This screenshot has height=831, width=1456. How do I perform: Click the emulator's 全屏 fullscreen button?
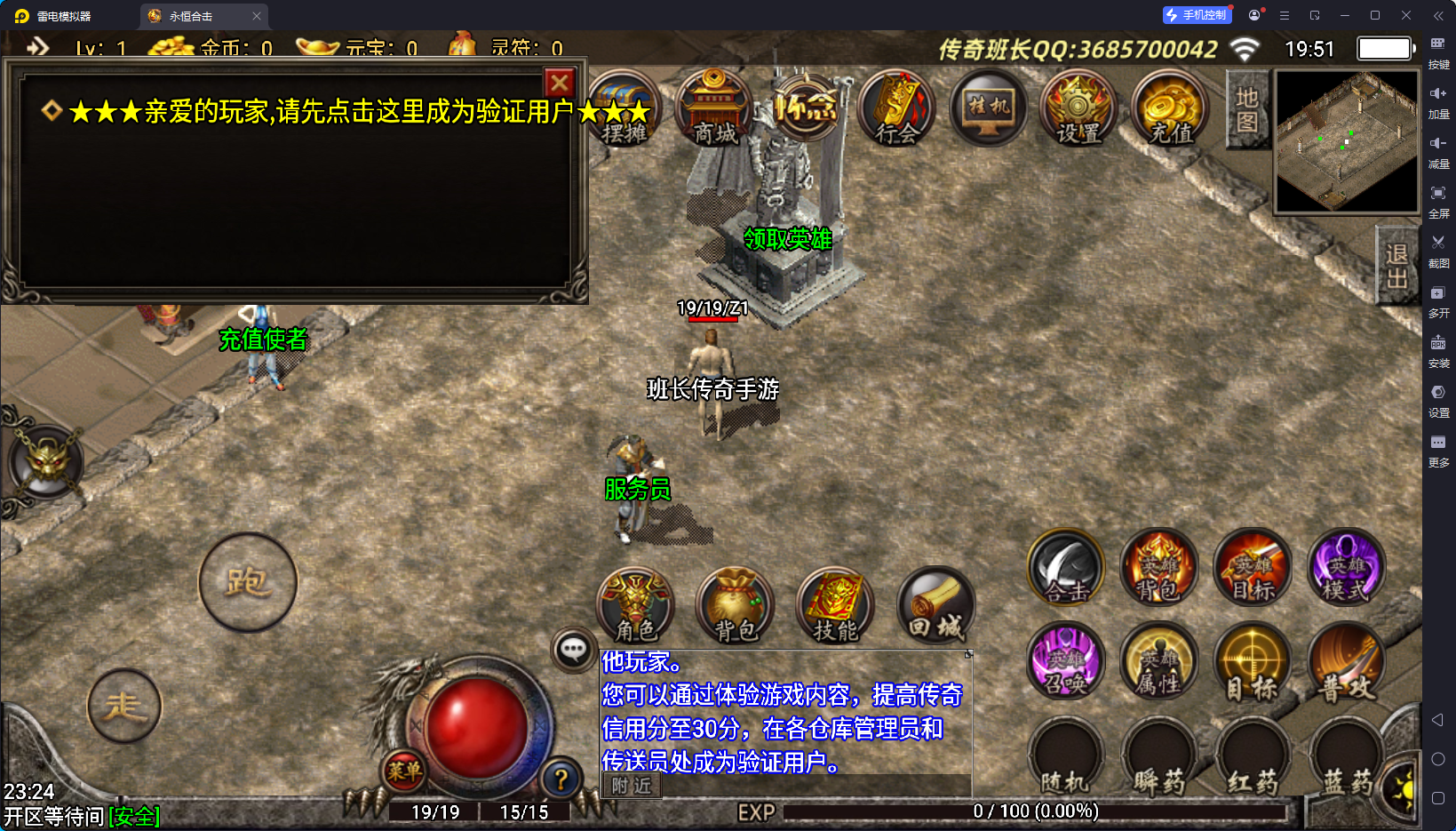(x=1438, y=199)
